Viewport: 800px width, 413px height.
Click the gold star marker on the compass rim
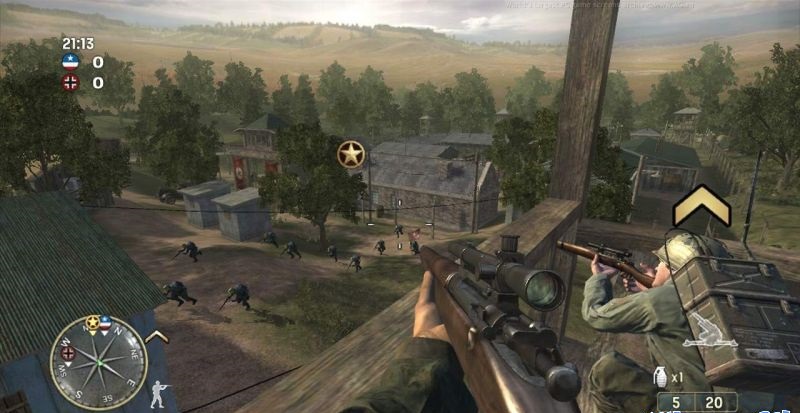click(x=92, y=322)
